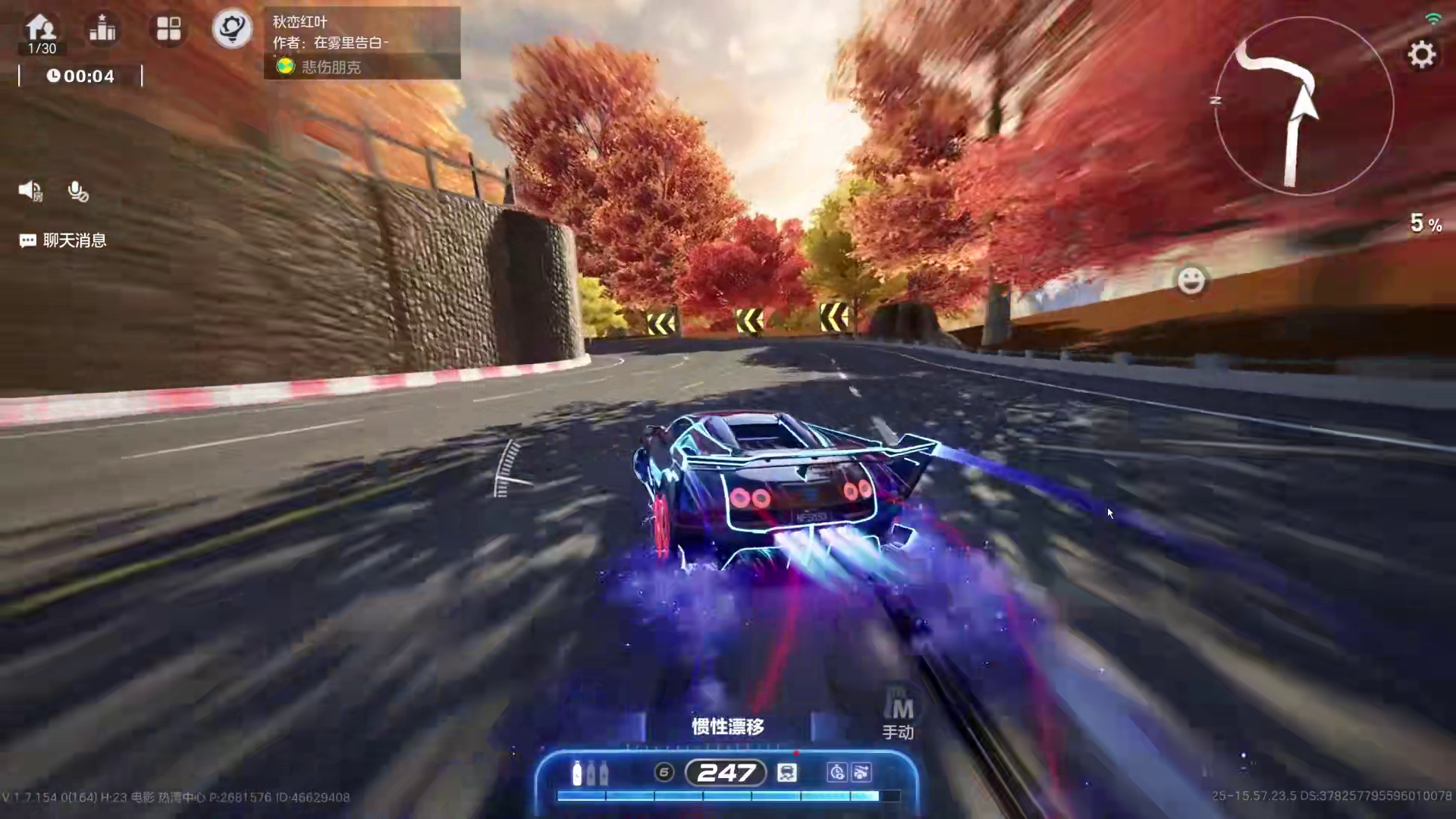Toggle the room speaker audio
Image resolution: width=1456 pixels, height=819 pixels.
(30, 190)
